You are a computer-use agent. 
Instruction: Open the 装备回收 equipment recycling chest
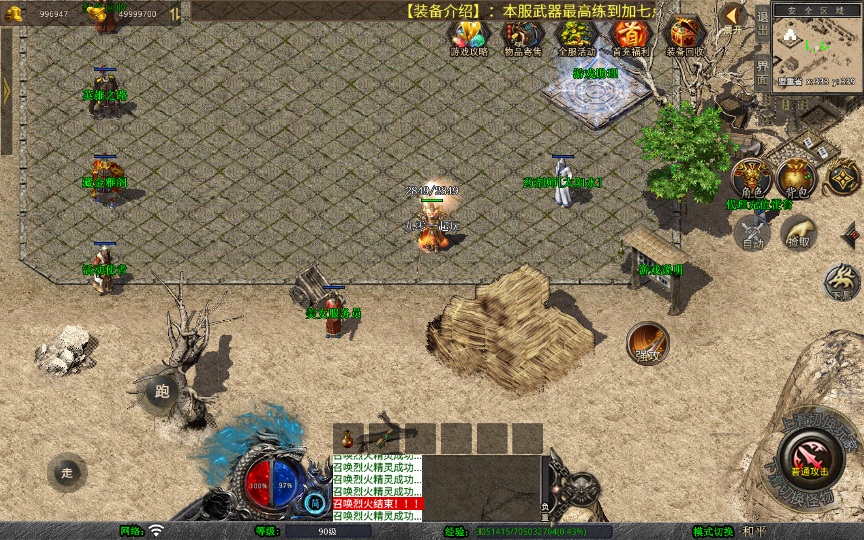coord(685,37)
